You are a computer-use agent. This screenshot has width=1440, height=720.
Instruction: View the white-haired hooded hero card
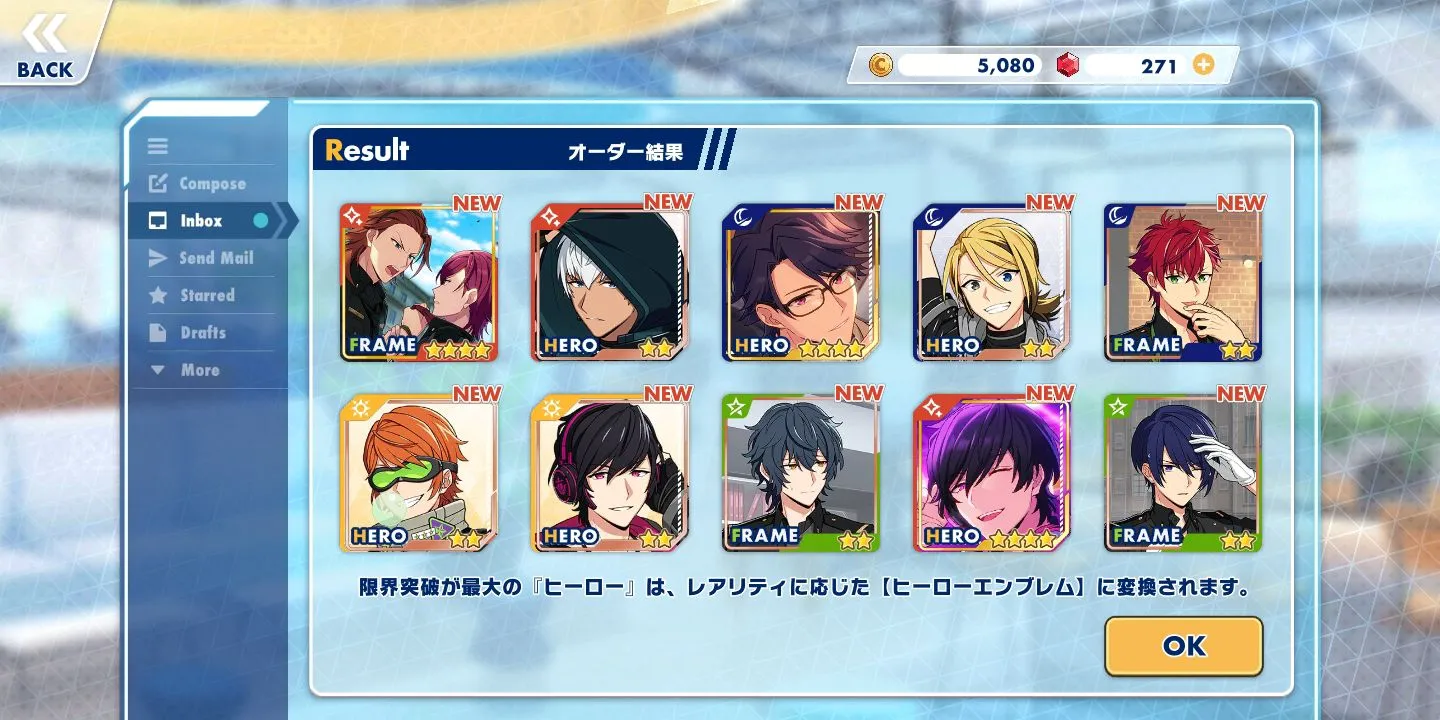click(x=610, y=282)
